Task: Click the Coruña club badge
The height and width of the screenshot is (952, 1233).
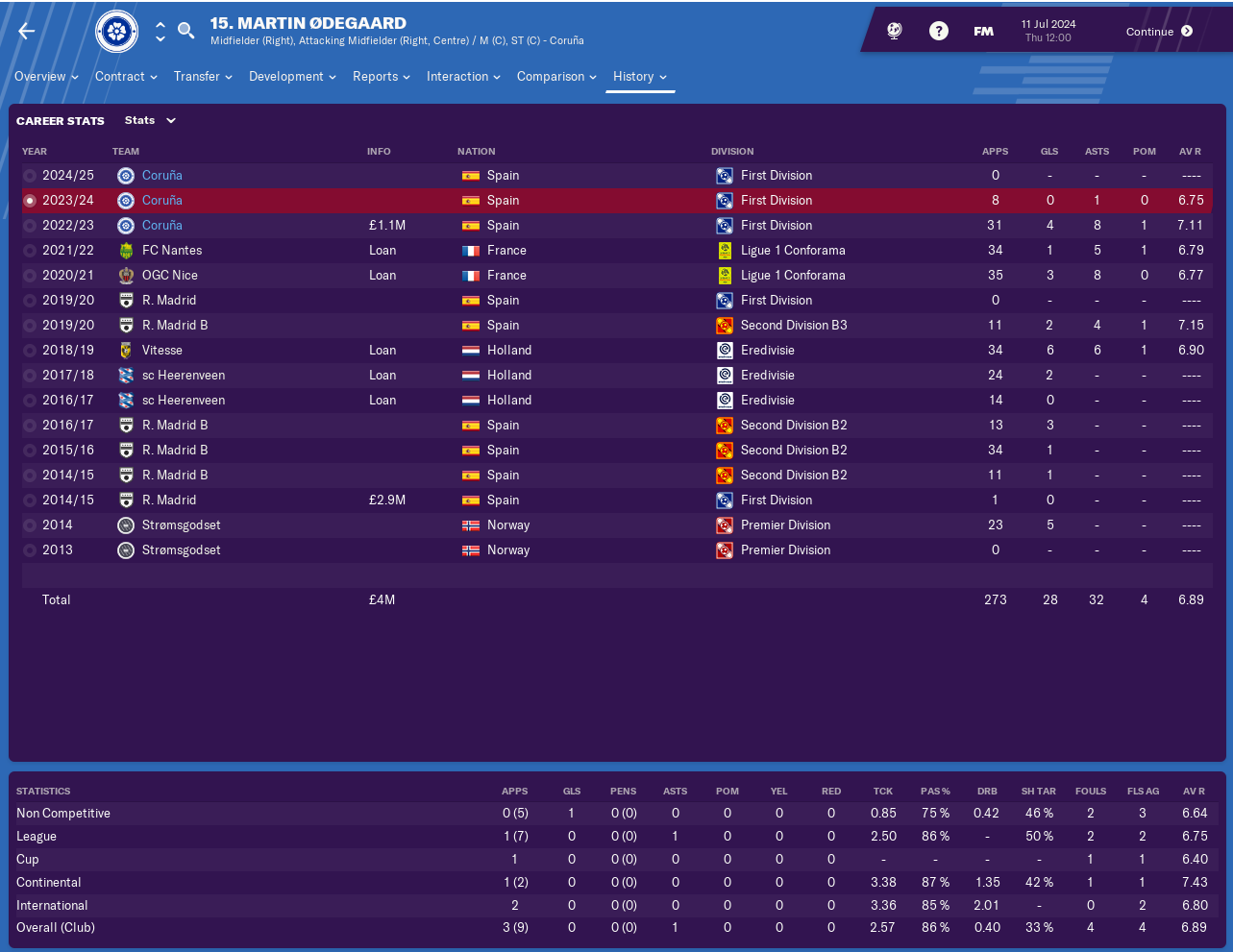Action: click(117, 32)
